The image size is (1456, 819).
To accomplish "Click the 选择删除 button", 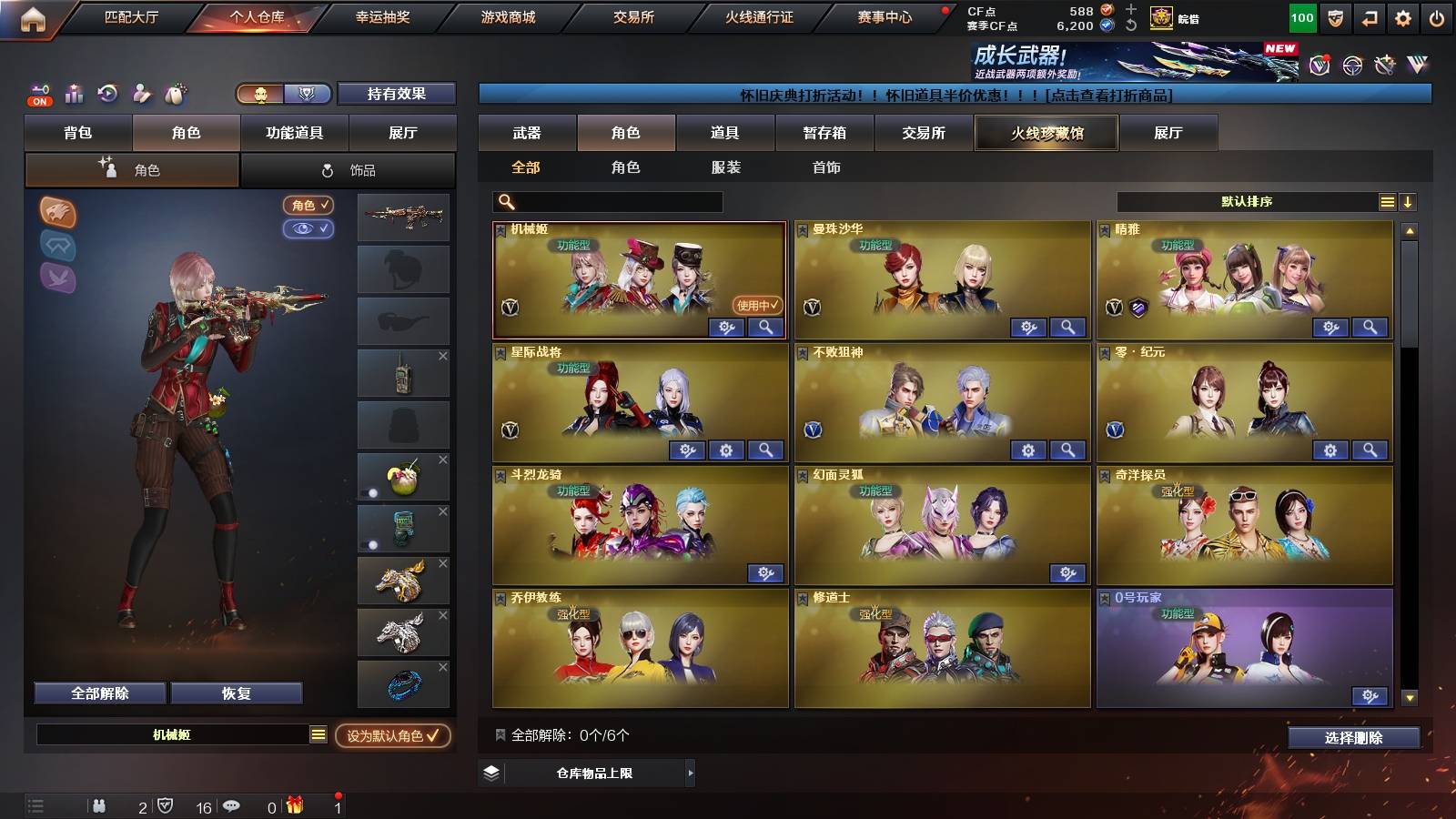I will (x=1353, y=738).
